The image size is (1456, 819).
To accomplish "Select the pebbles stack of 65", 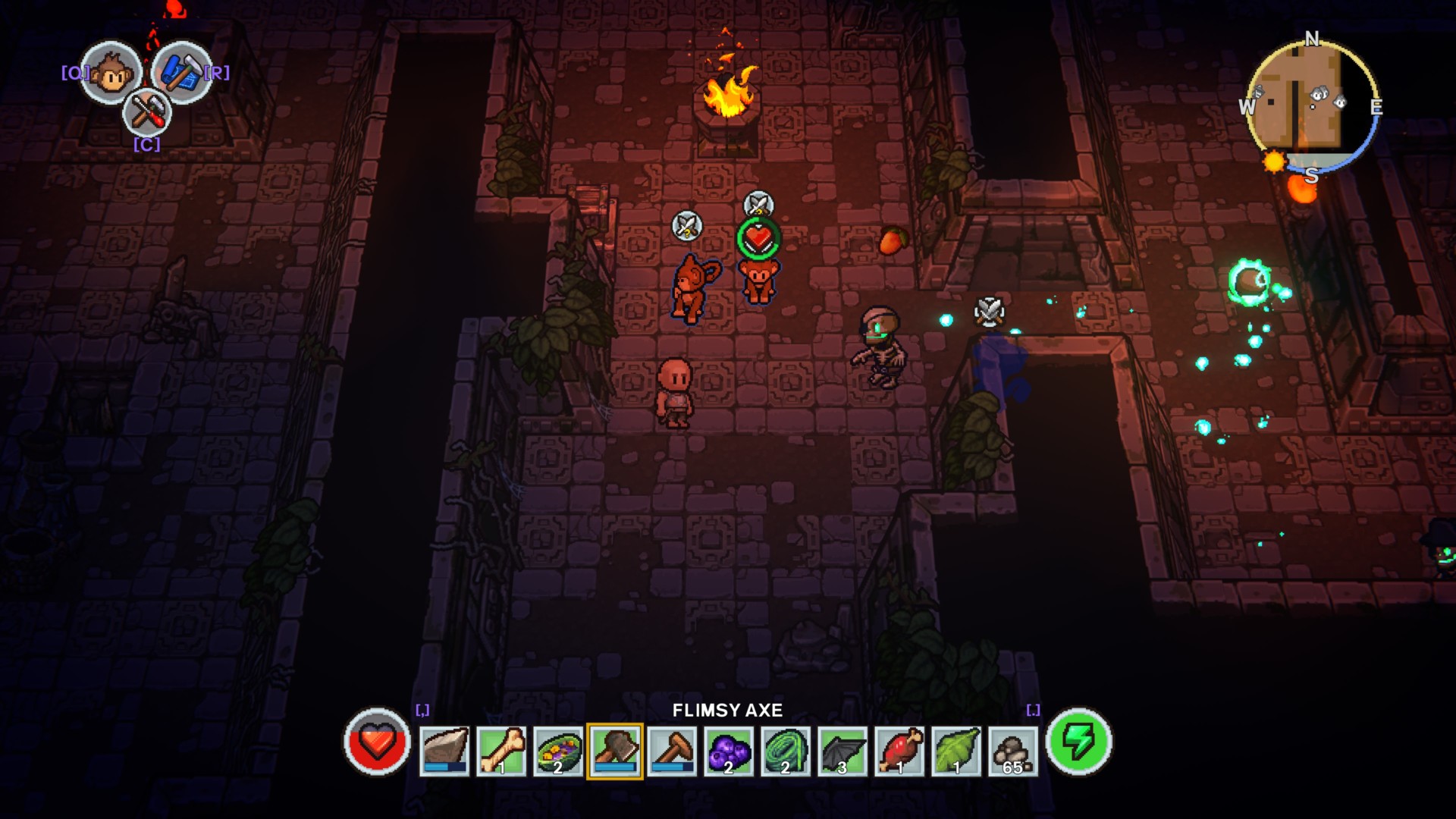I will (x=1013, y=751).
